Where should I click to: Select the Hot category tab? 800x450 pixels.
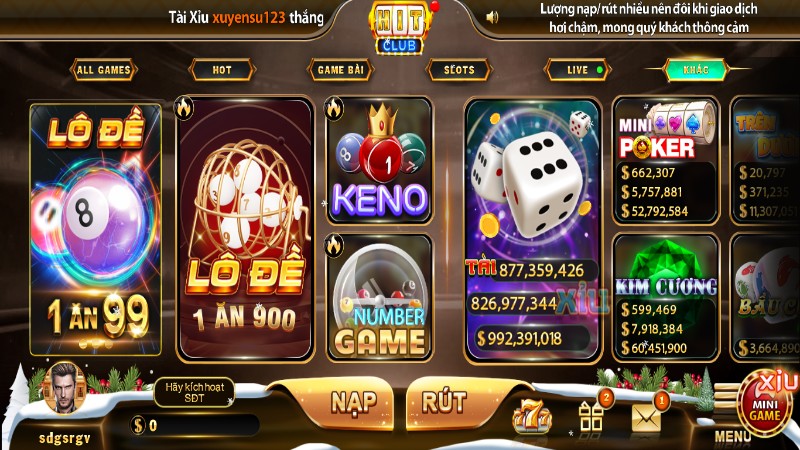[221, 70]
